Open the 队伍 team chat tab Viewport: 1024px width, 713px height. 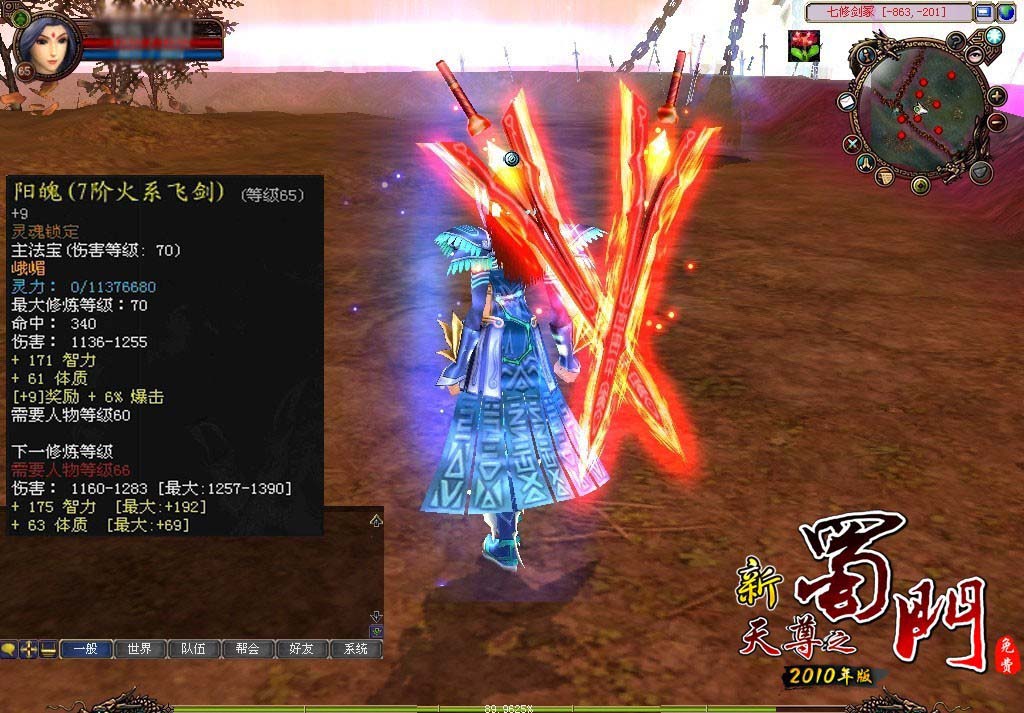tap(194, 649)
